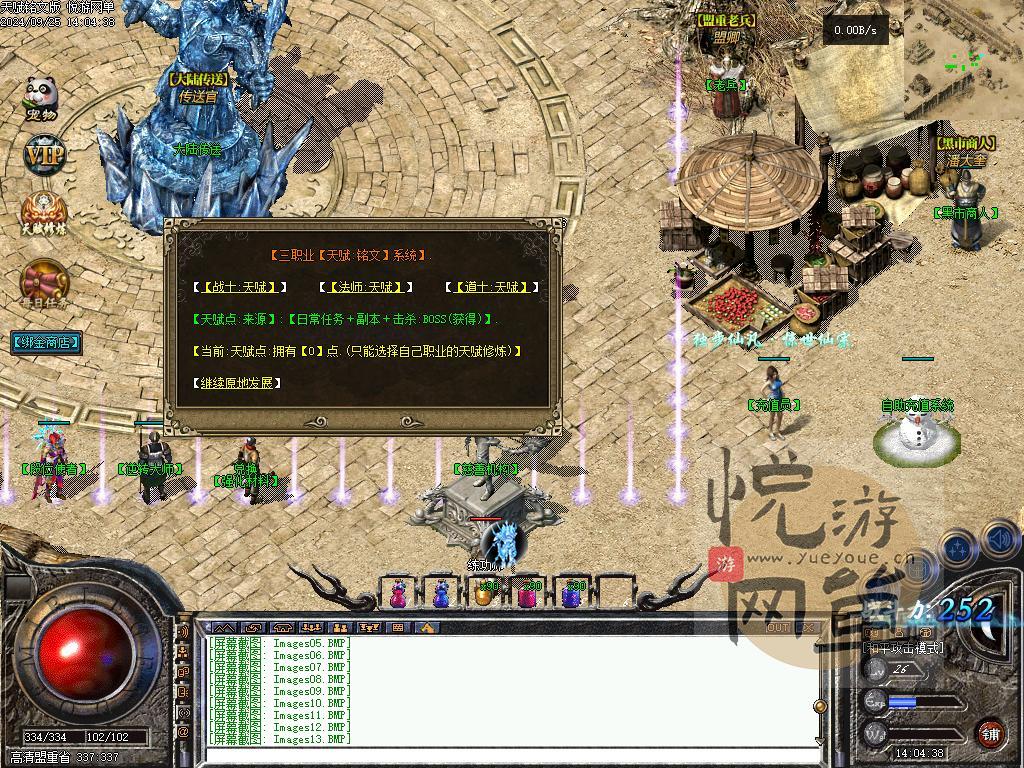This screenshot has height=768, width=1024.
Task: Open the 绑金商店 shop button
Action: pyautogui.click(x=46, y=342)
